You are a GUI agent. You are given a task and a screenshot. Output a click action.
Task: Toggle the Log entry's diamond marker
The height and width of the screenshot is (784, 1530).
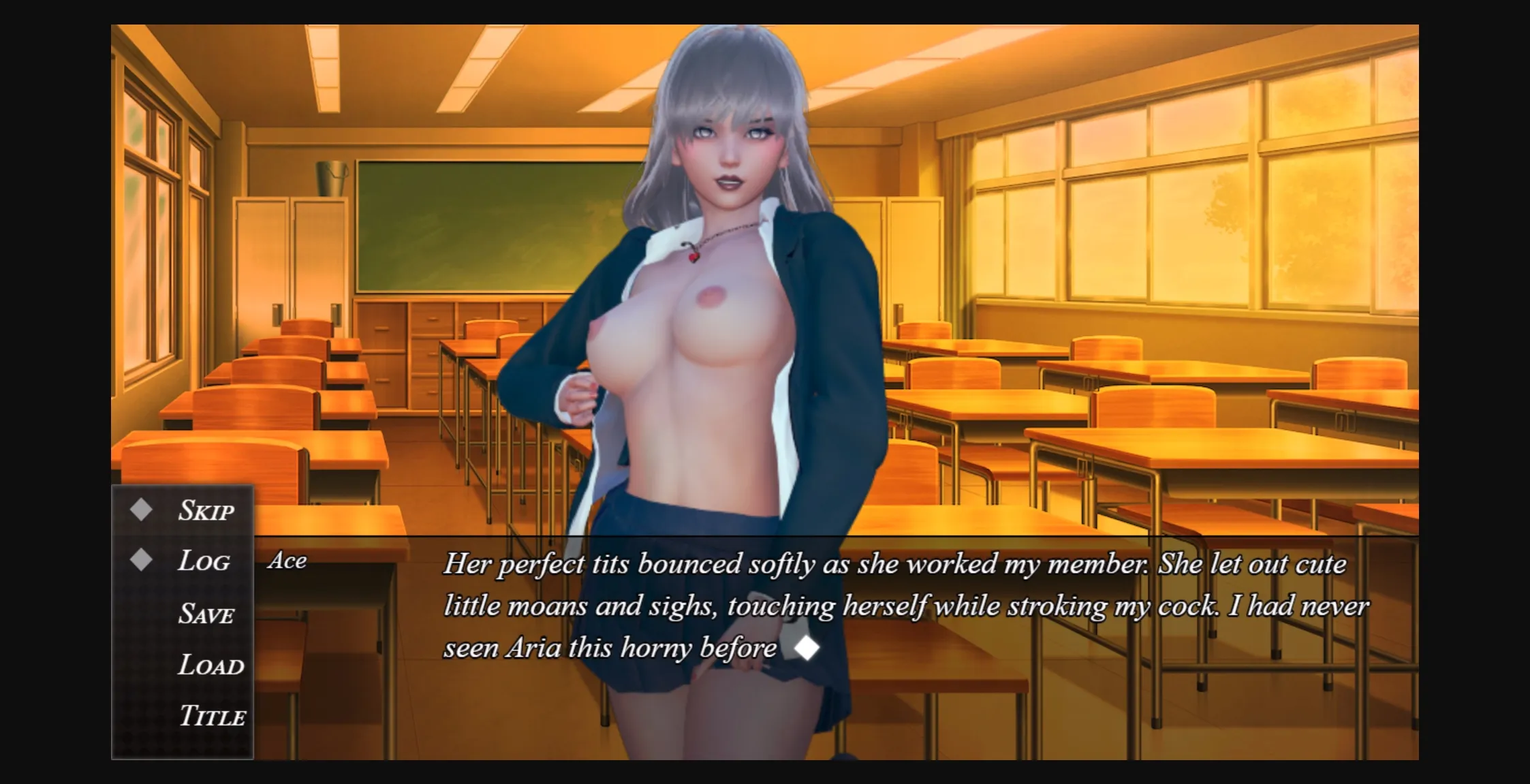click(x=142, y=559)
